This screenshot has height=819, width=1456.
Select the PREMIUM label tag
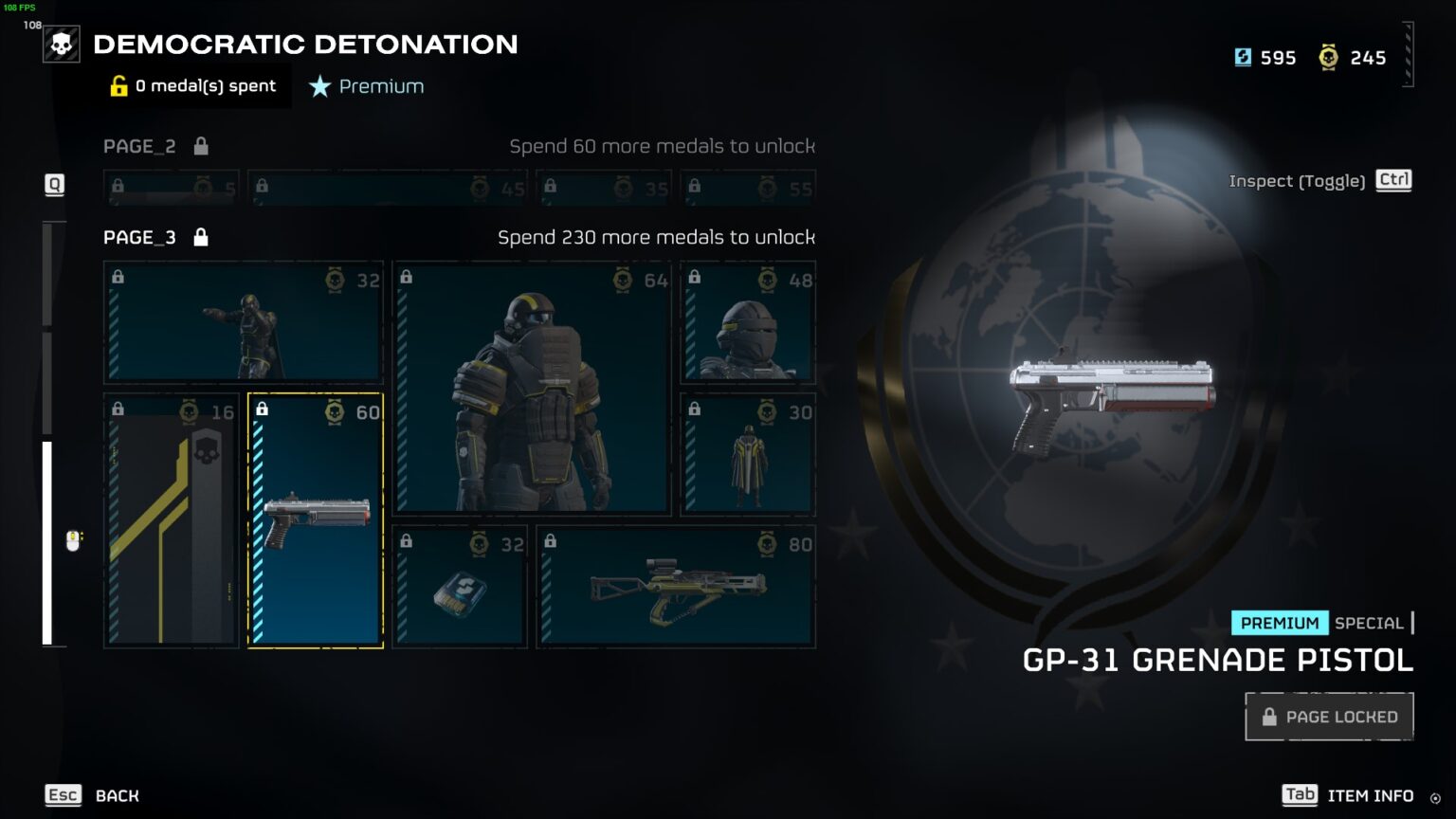pyautogui.click(x=1279, y=623)
